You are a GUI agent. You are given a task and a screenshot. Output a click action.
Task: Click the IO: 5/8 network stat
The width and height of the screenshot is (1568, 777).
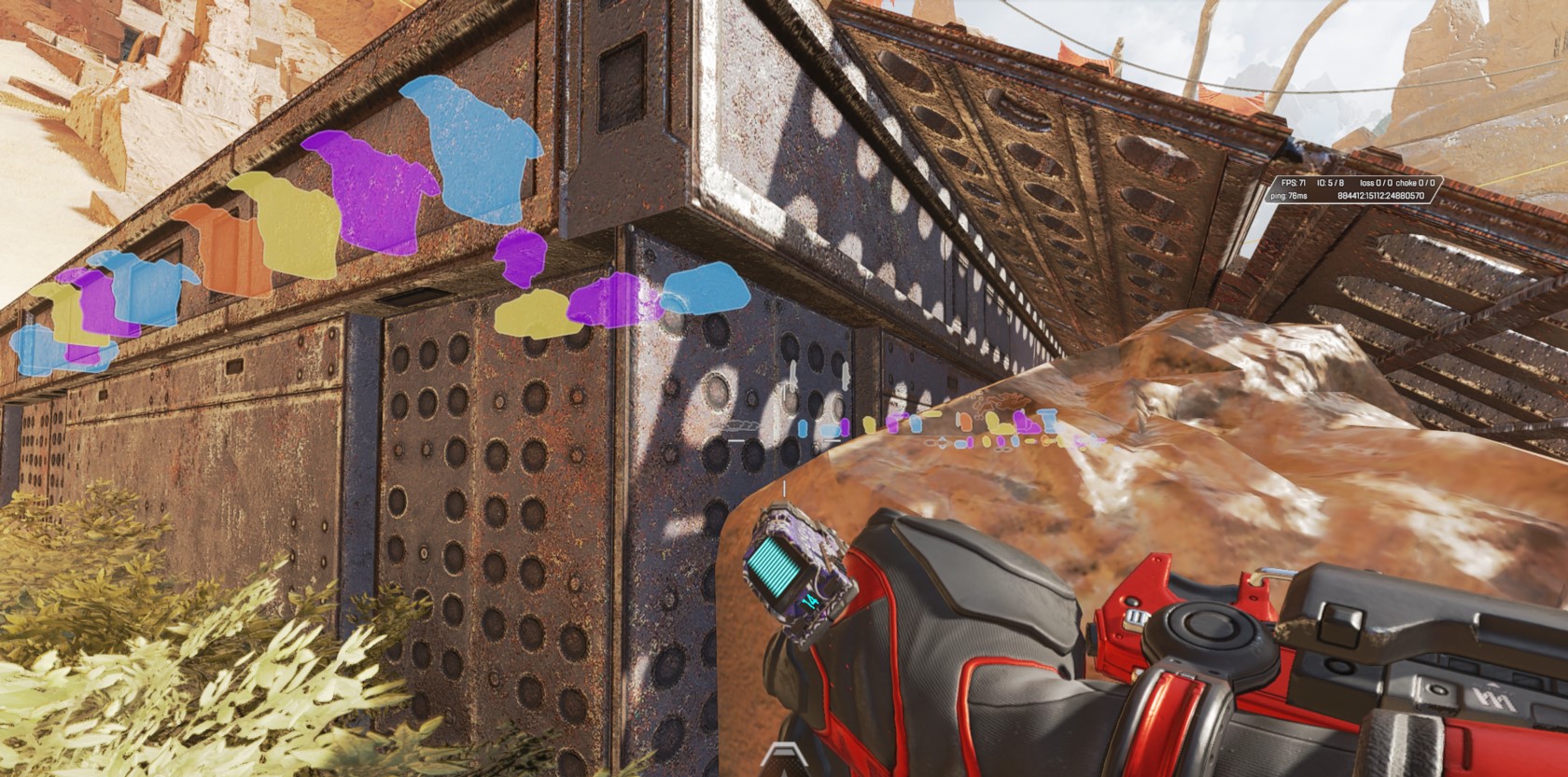1332,183
